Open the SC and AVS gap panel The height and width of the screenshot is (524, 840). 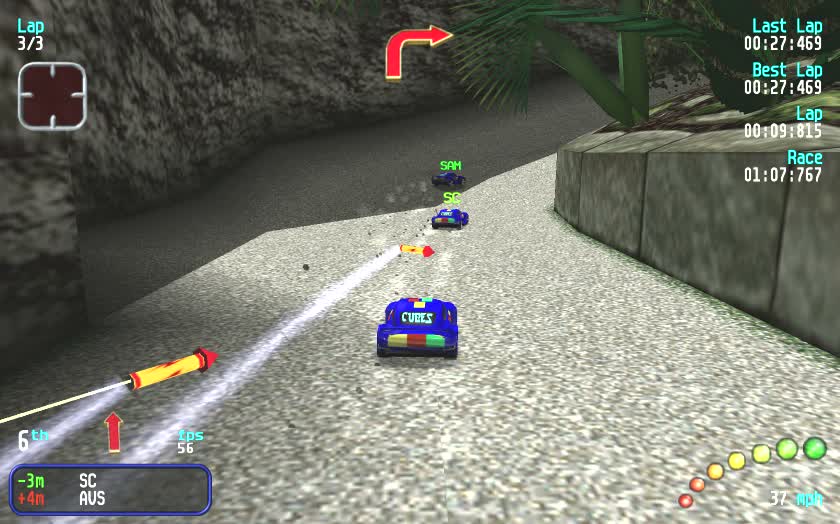pos(110,489)
